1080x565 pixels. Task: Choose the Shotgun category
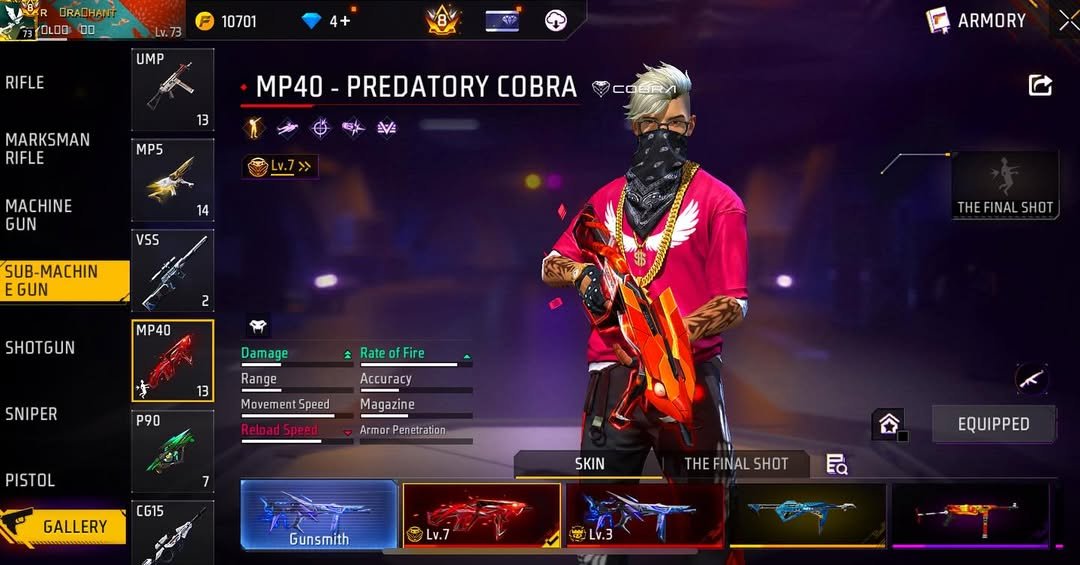coord(40,348)
